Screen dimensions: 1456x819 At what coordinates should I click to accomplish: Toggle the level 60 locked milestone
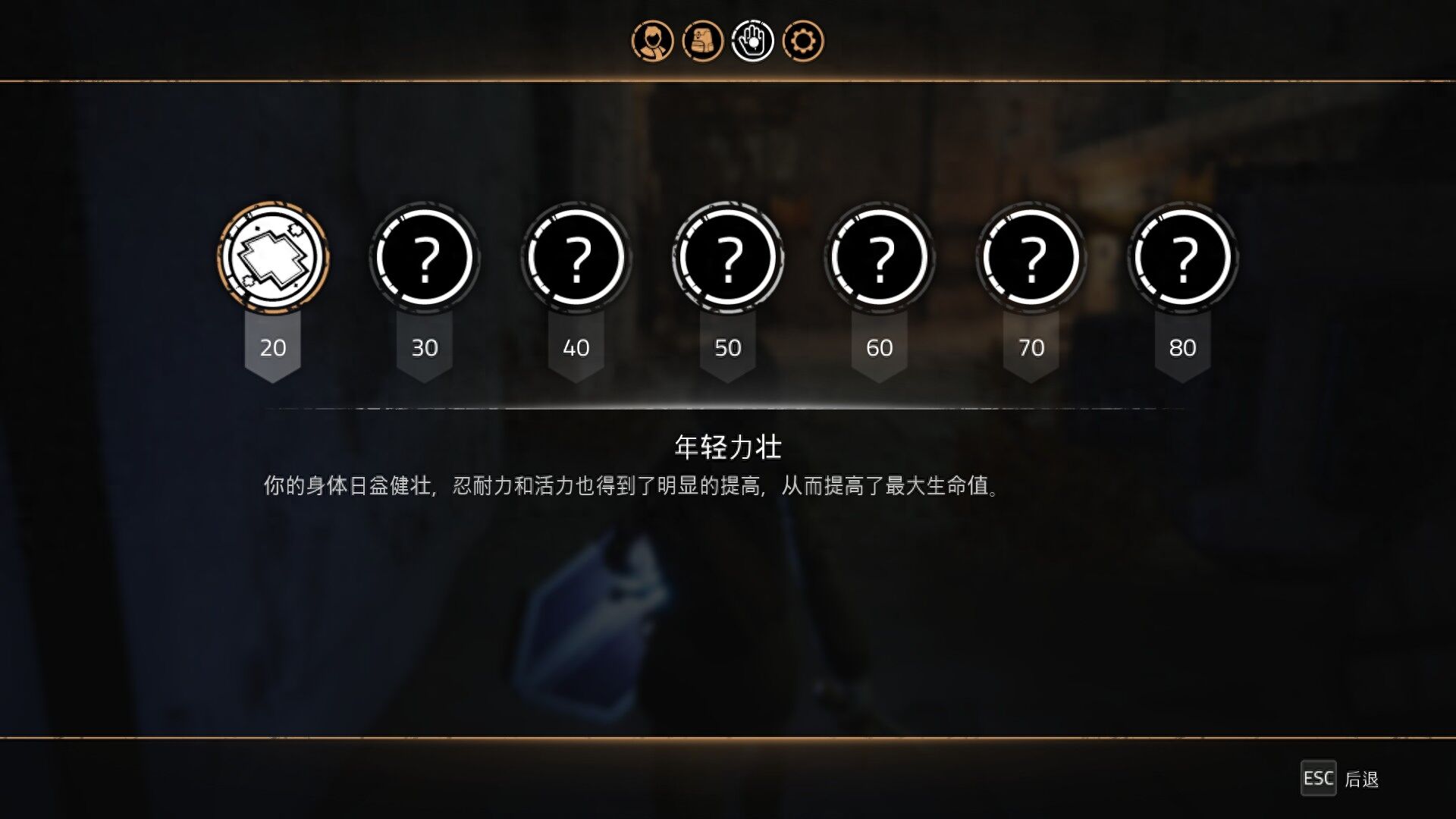click(x=880, y=258)
